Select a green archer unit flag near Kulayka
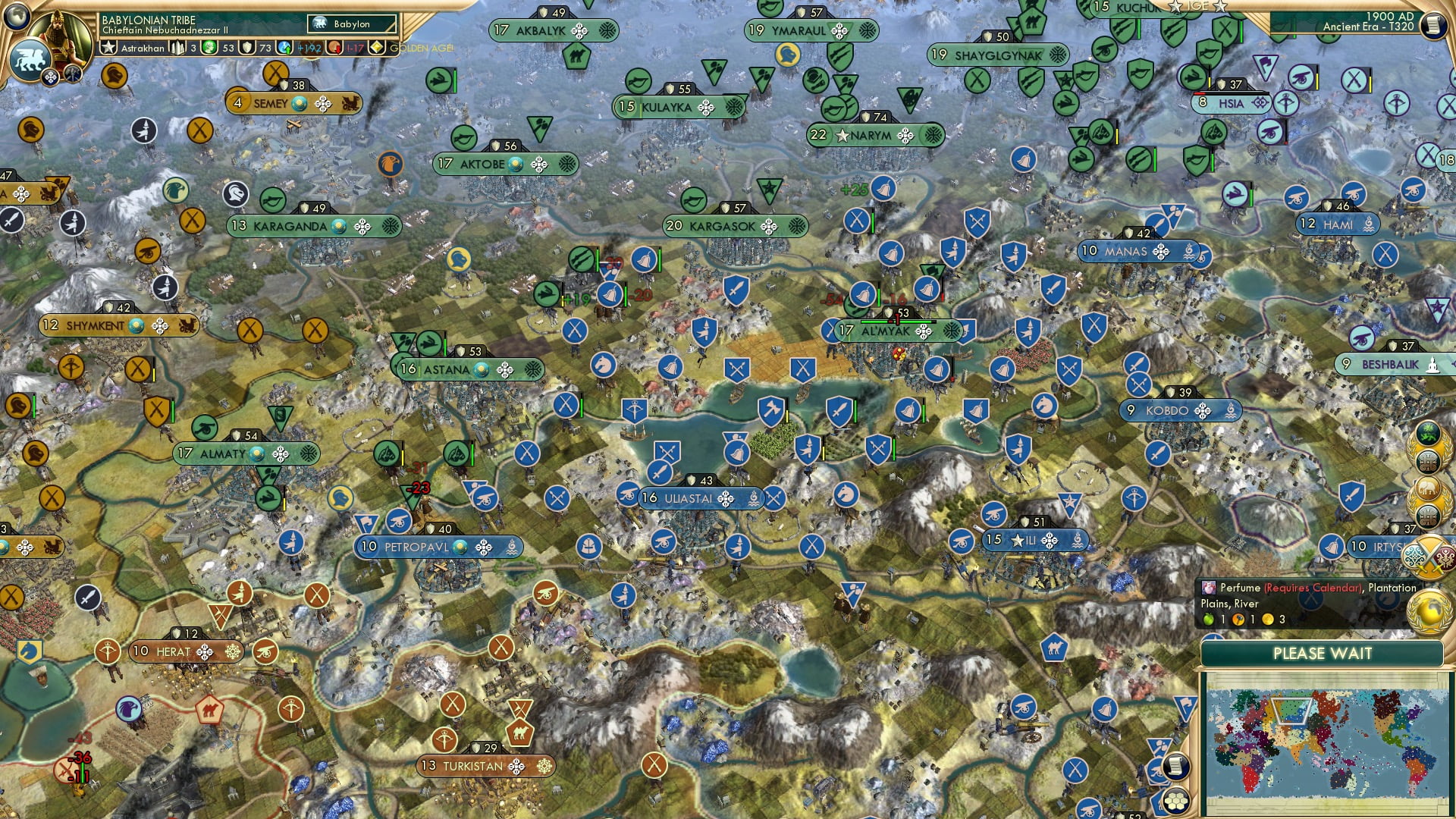 pos(638,81)
